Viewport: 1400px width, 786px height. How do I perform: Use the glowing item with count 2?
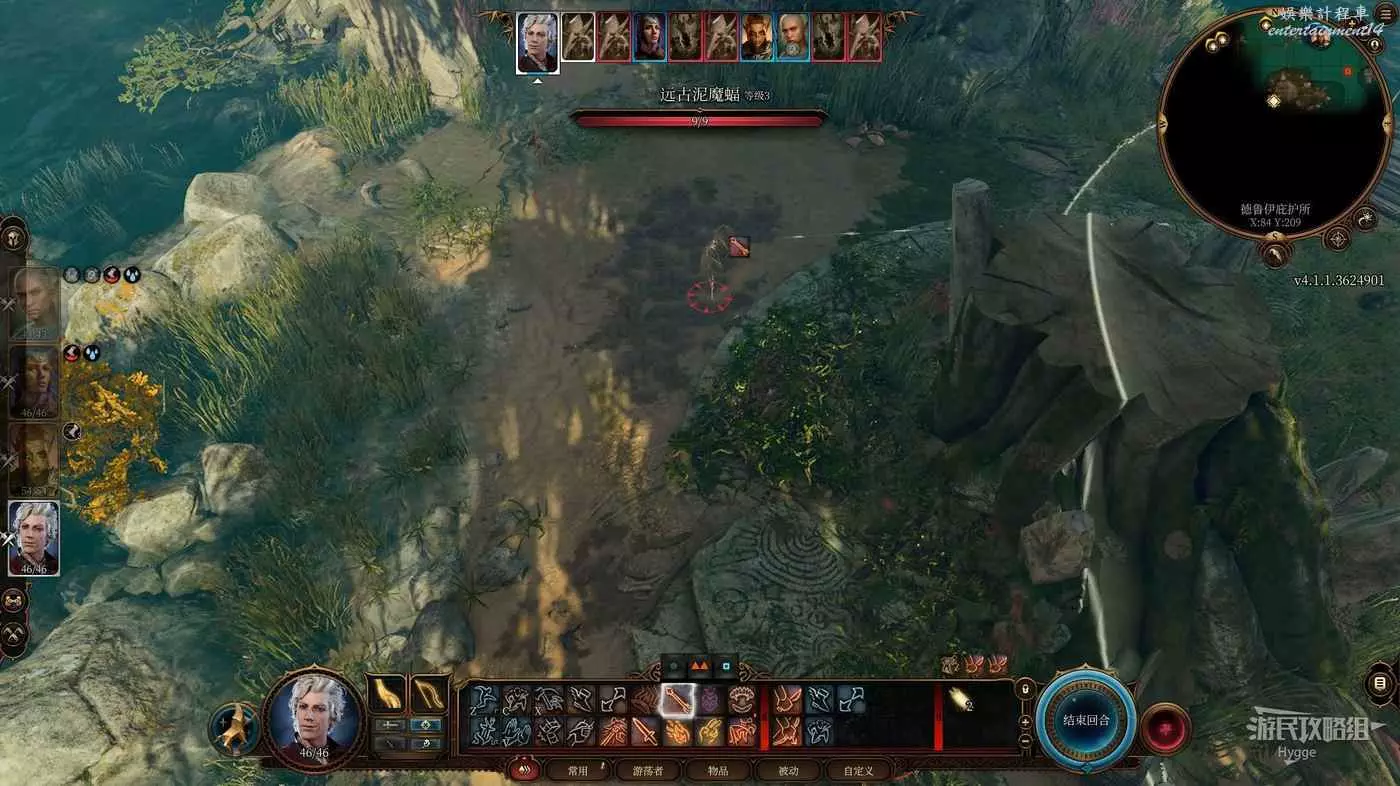(x=962, y=700)
